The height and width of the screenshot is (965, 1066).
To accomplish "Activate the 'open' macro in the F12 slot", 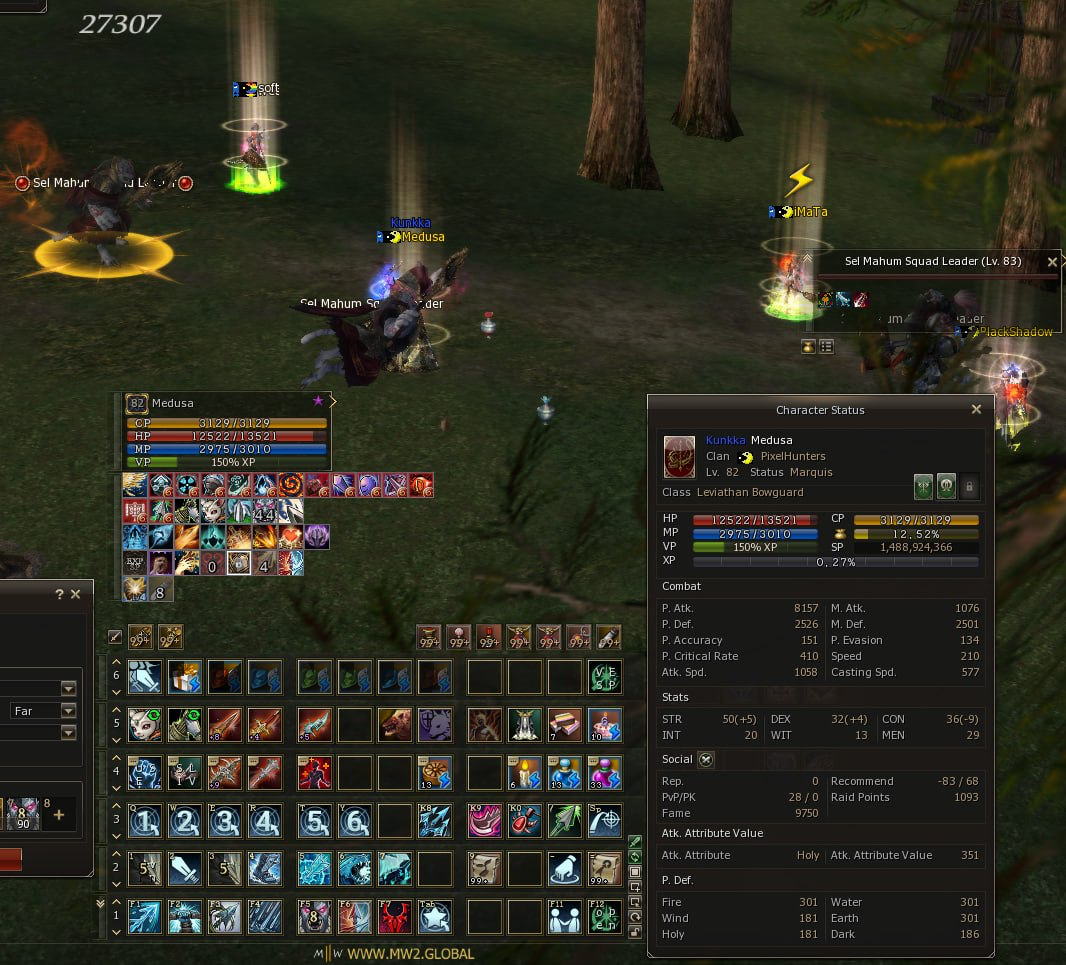I will [x=604, y=916].
